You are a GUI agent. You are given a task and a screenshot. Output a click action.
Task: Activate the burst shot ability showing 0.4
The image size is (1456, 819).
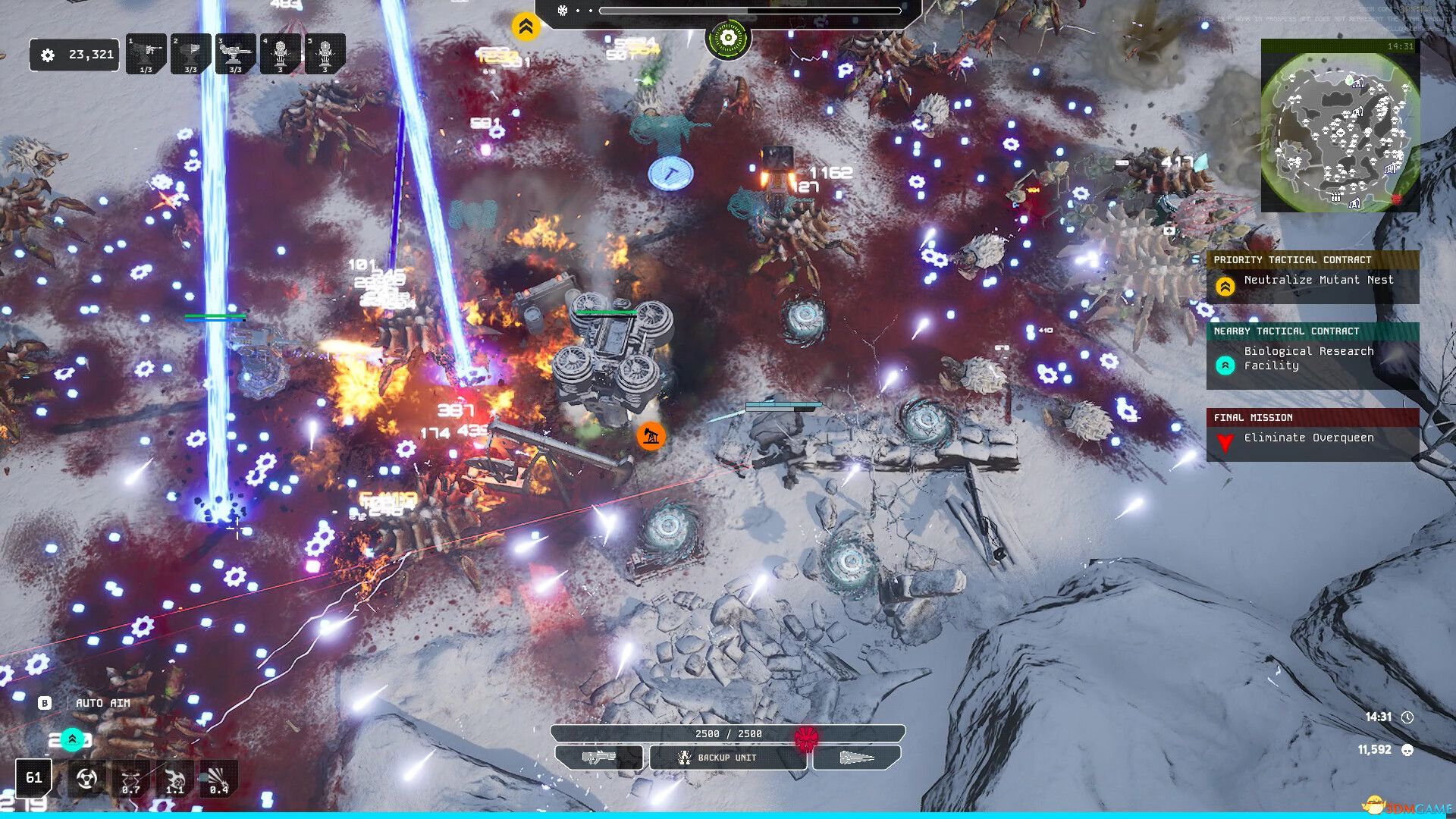point(218,779)
